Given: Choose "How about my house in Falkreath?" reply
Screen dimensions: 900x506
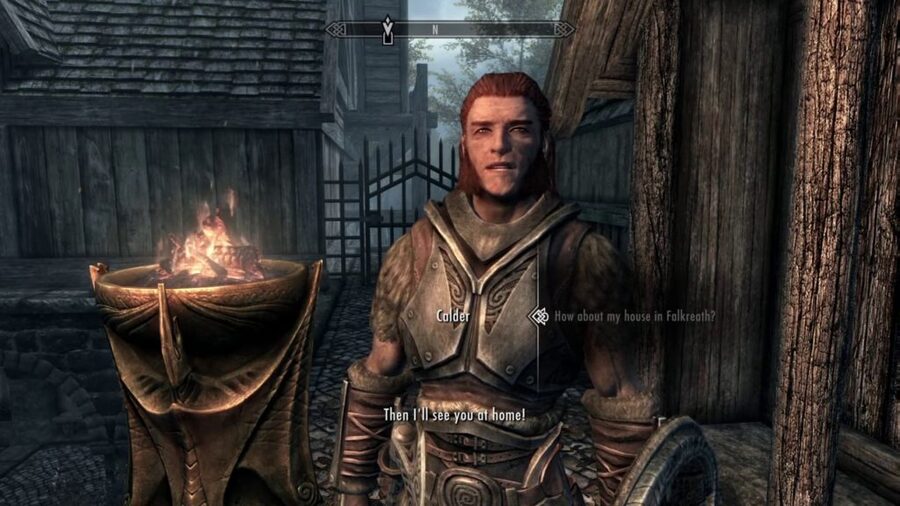Looking at the screenshot, I should pyautogui.click(x=635, y=316).
